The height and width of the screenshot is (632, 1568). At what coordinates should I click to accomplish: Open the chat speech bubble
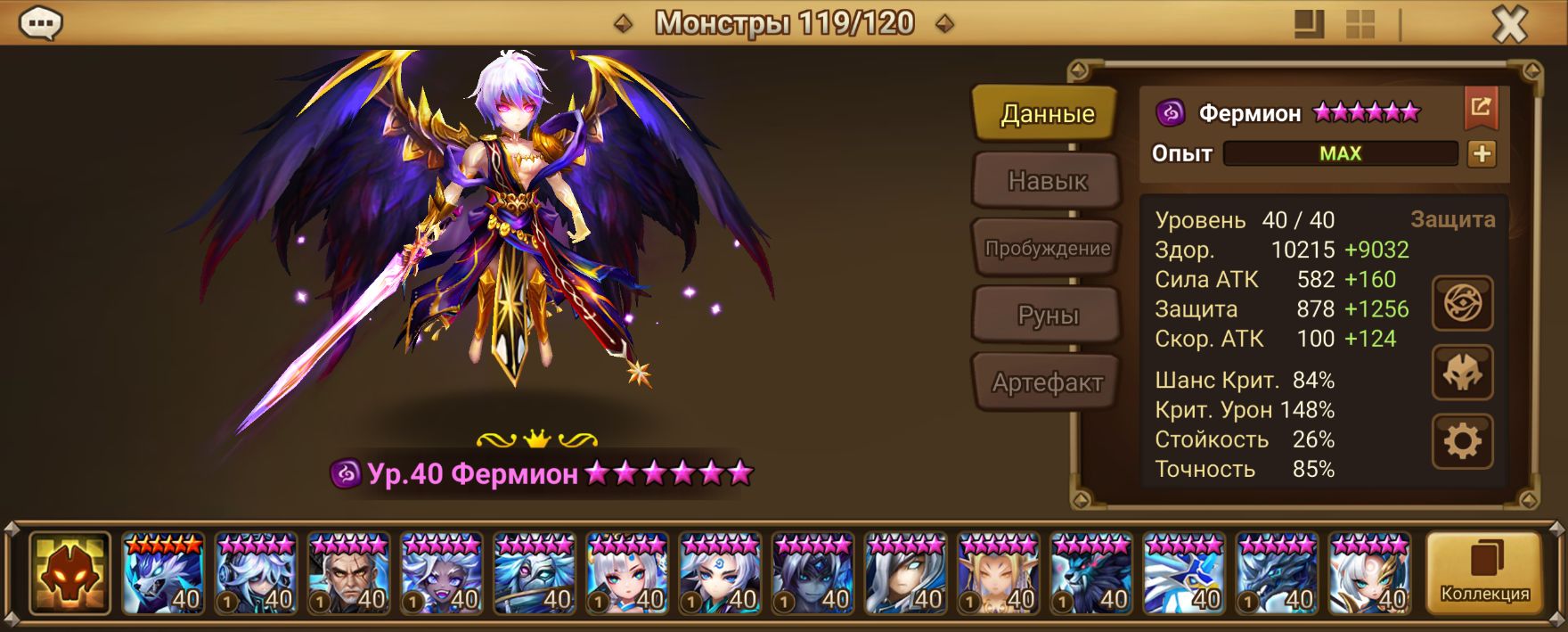point(40,24)
